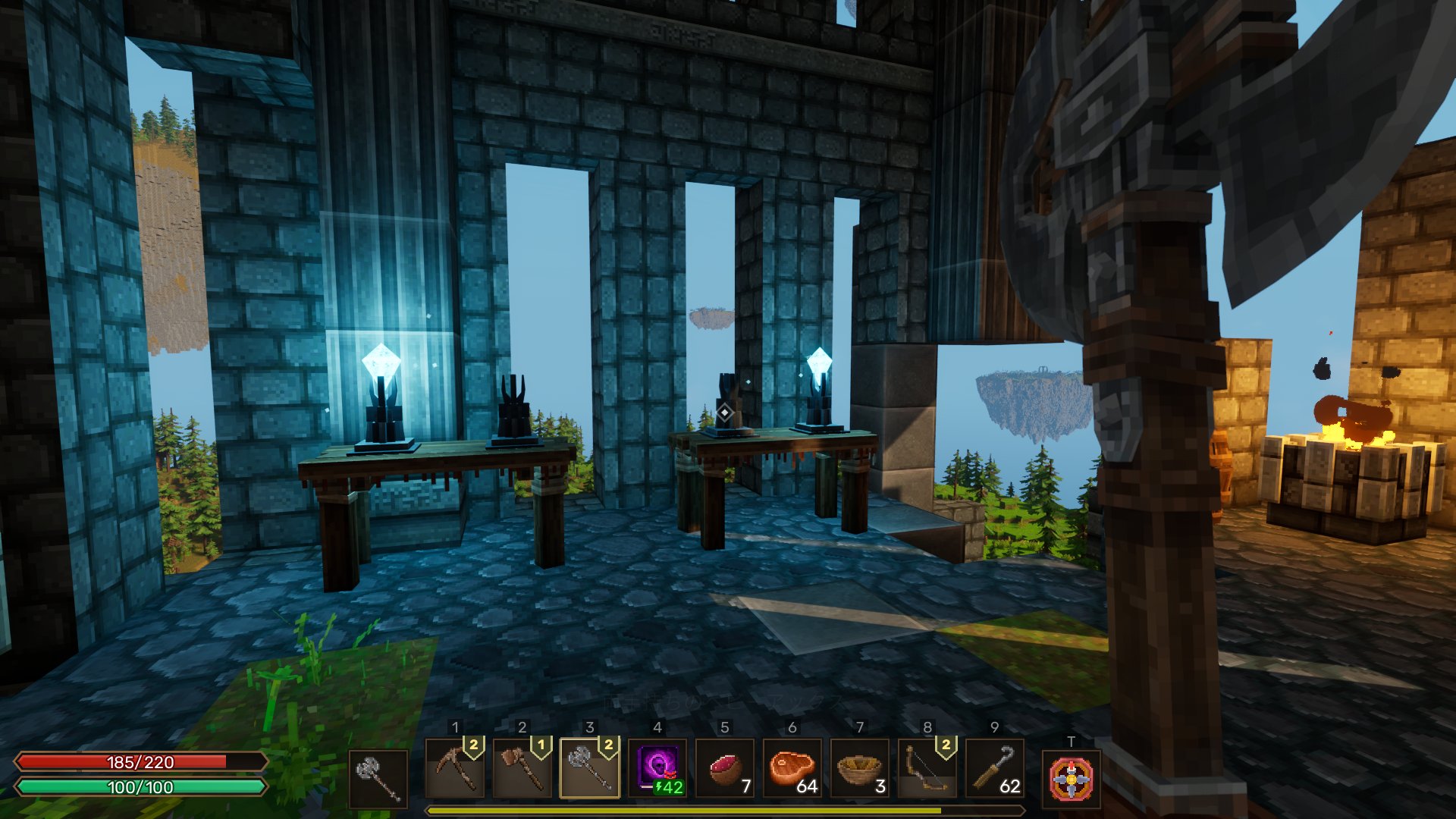Equip the bow from hotbar slot 8
This screenshot has height=819, width=1456.
927,769
